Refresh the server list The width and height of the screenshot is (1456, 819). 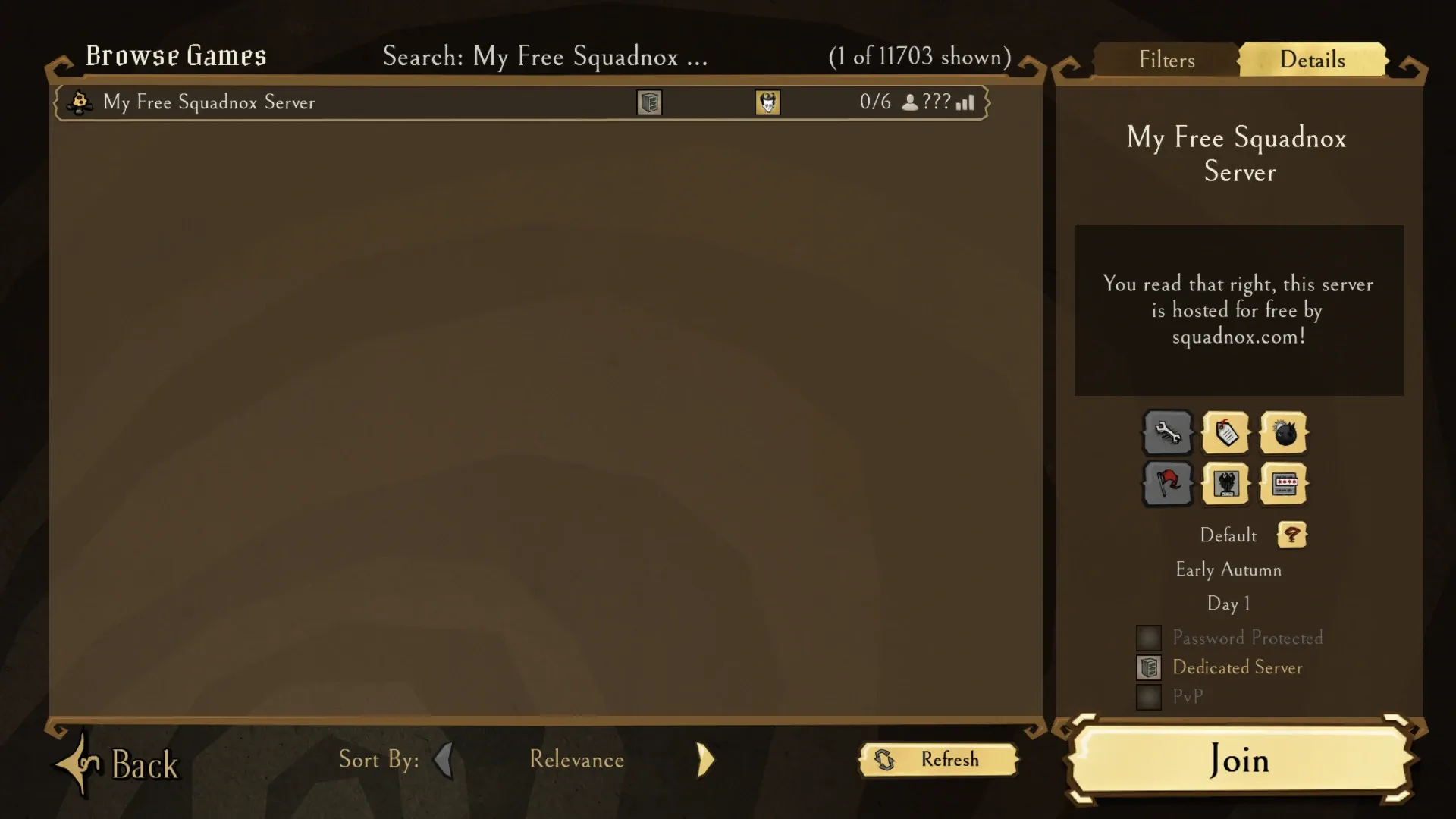(x=938, y=760)
